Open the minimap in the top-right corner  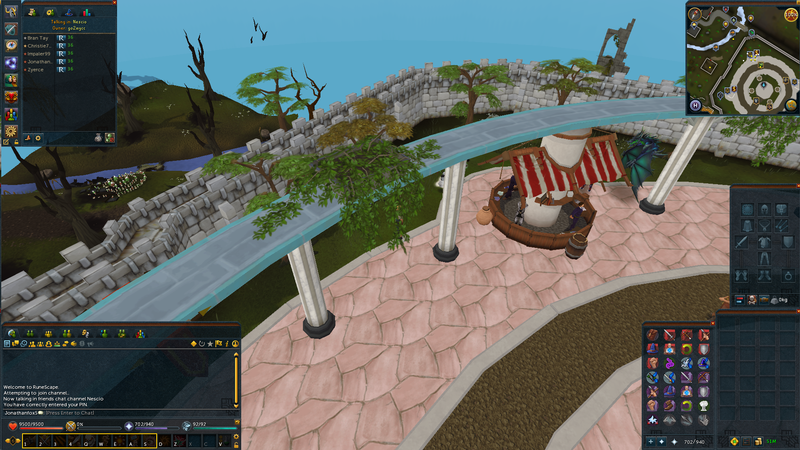(x=741, y=57)
